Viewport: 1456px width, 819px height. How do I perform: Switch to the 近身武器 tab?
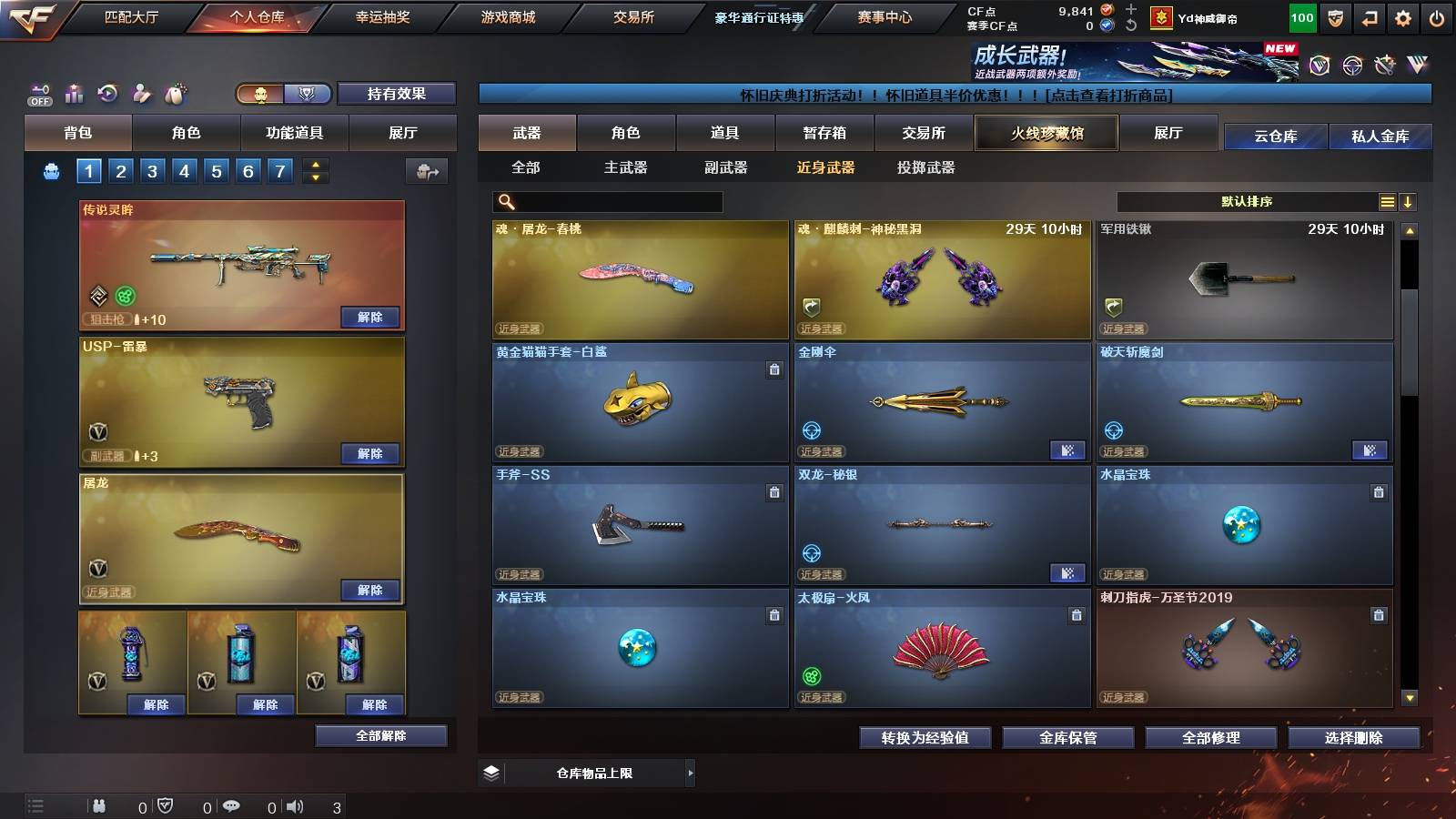pyautogui.click(x=824, y=167)
